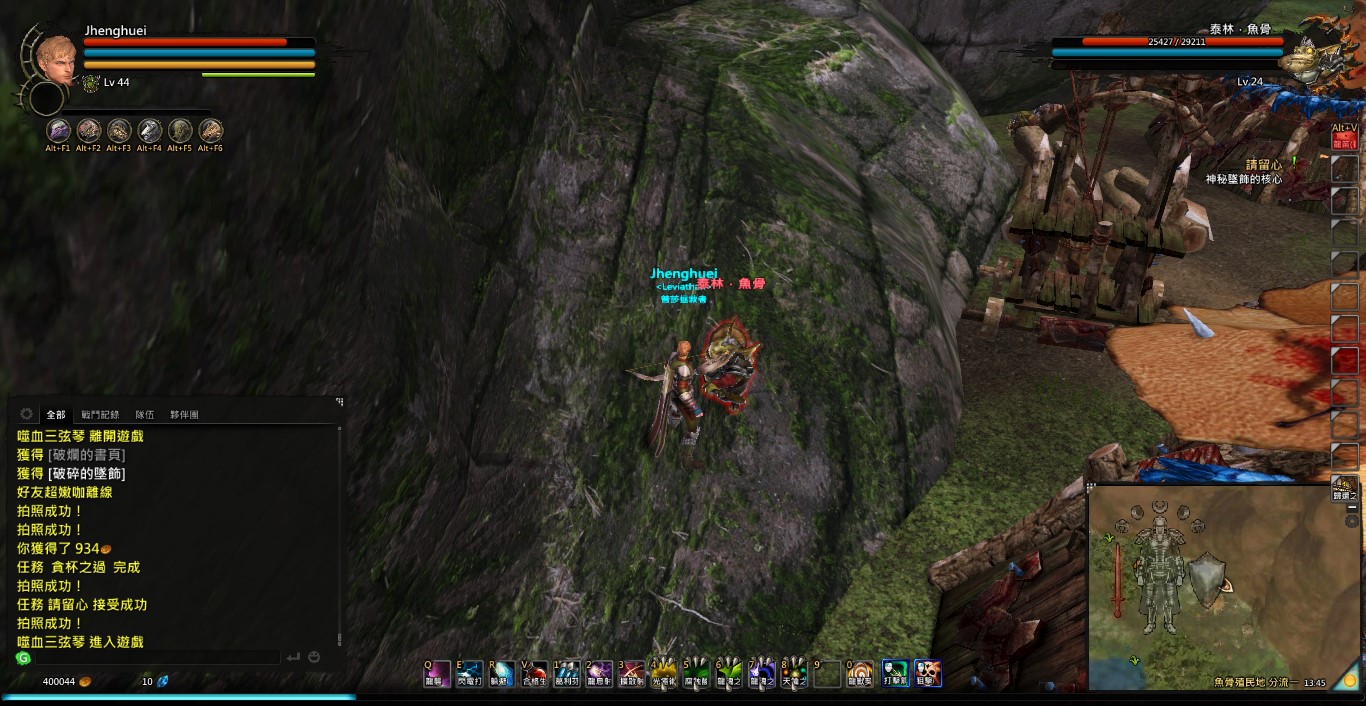Show the 全部 chat tab

click(x=56, y=414)
